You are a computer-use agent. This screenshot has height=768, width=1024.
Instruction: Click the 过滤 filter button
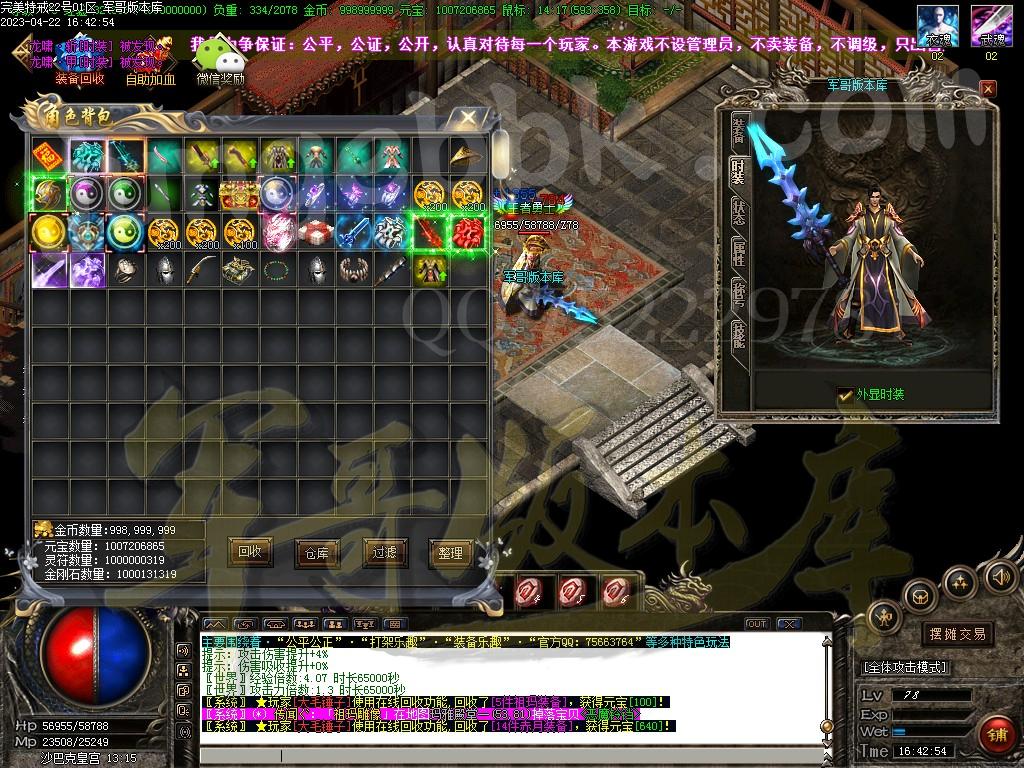pos(384,552)
